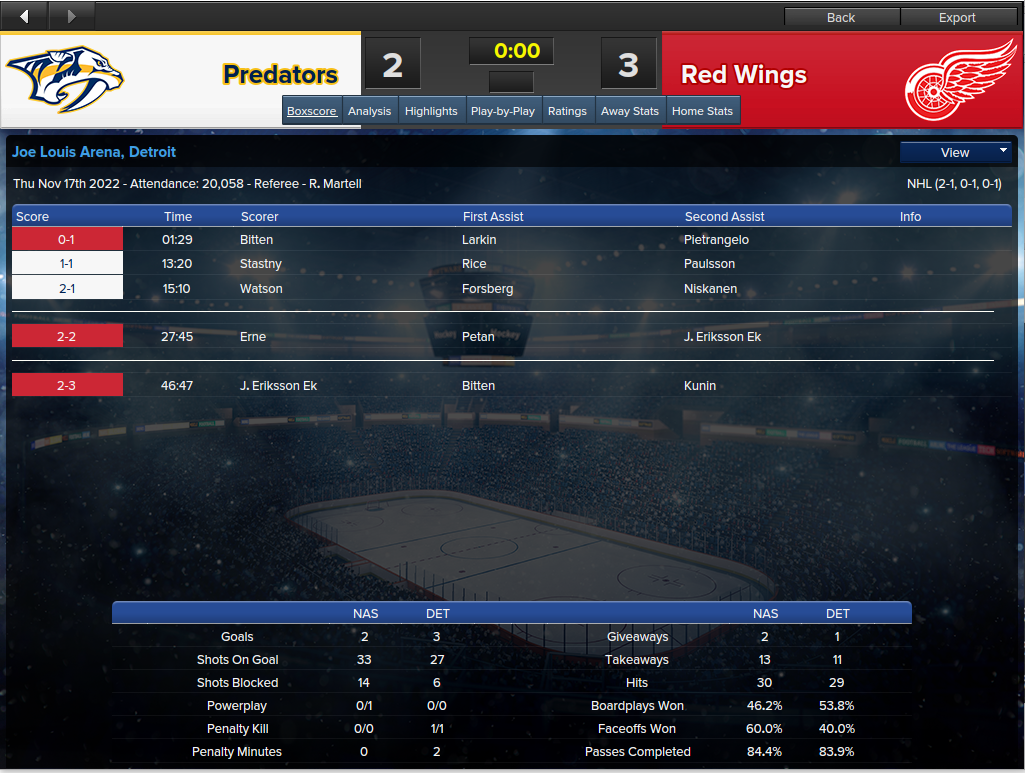Navigate forward with the right arrow
Screen dimensions: 1025x773
point(72,16)
